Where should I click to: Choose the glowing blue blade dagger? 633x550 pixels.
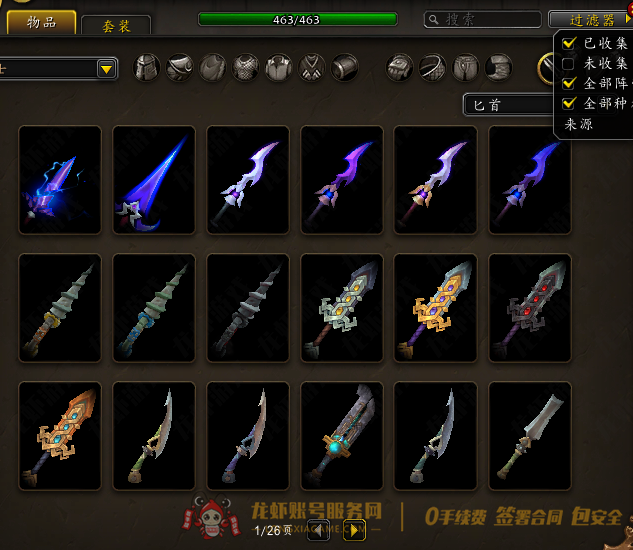154,179
